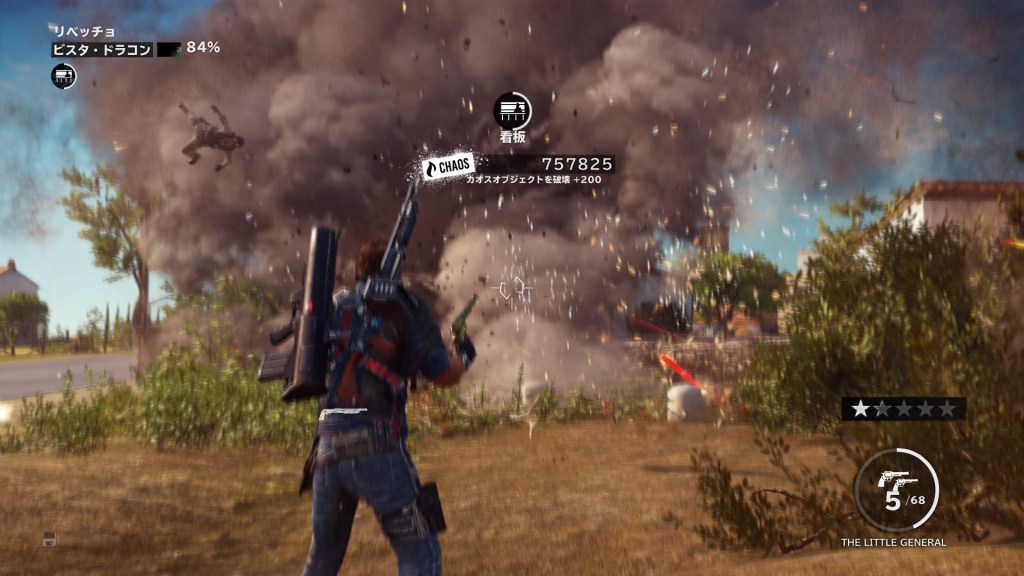Screen dimensions: 1024x576
Task: Click the CHAOS flame badge
Action: 447,166
